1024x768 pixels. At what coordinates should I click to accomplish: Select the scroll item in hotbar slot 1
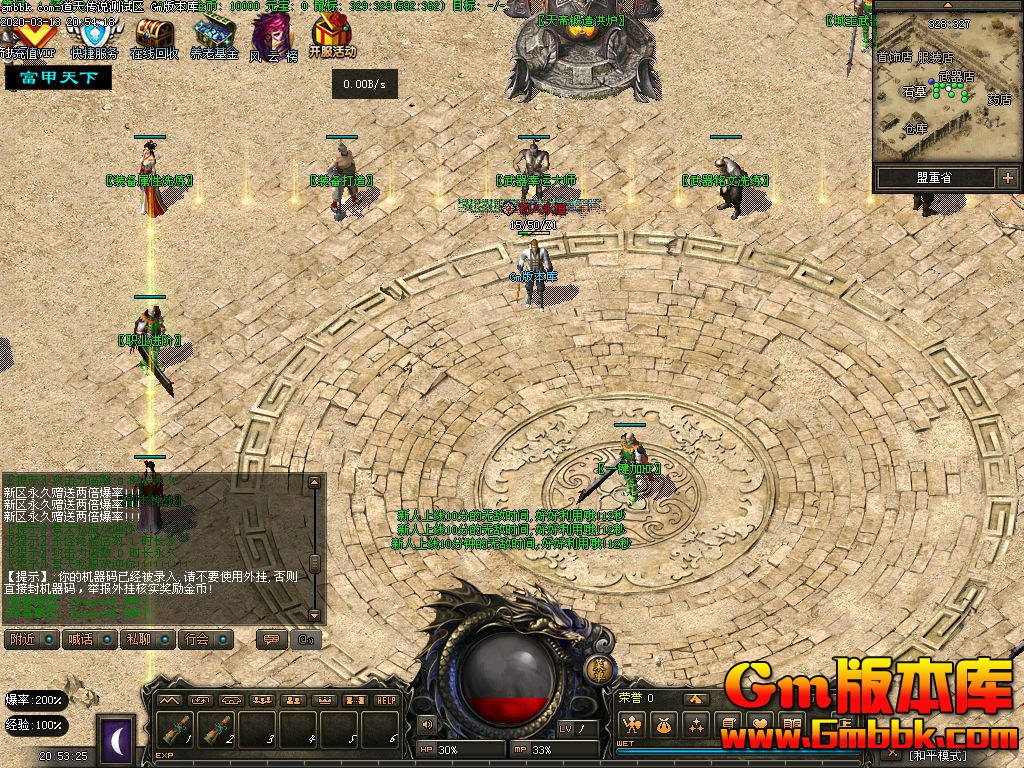(x=176, y=732)
